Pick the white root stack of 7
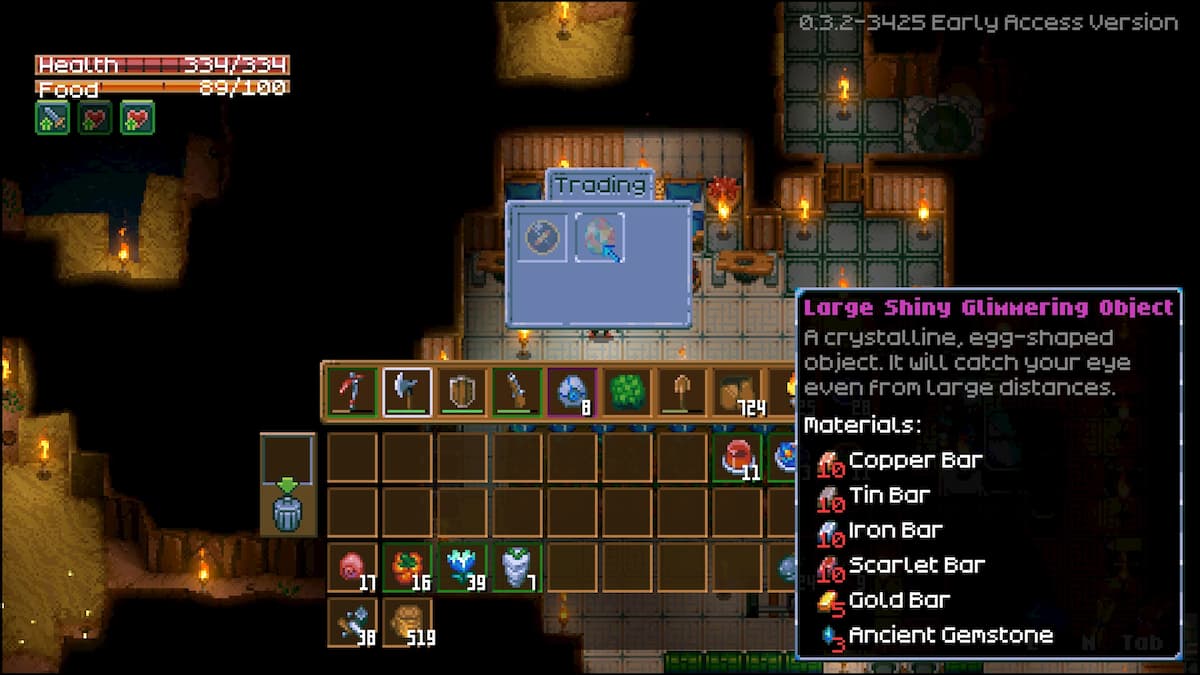 pos(517,568)
